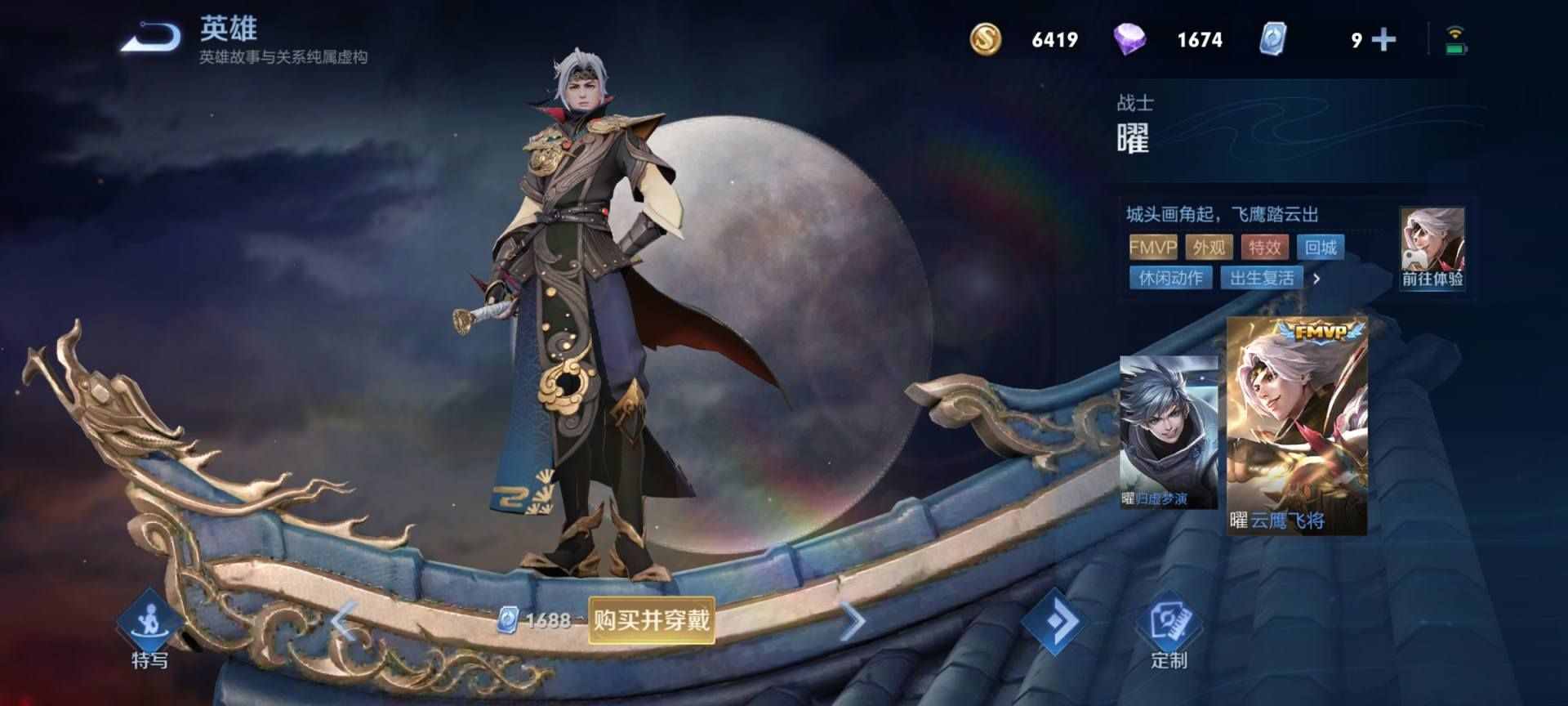Tap the back arrow next to 英雄
Screen dimensions: 1568x706
pos(151,35)
